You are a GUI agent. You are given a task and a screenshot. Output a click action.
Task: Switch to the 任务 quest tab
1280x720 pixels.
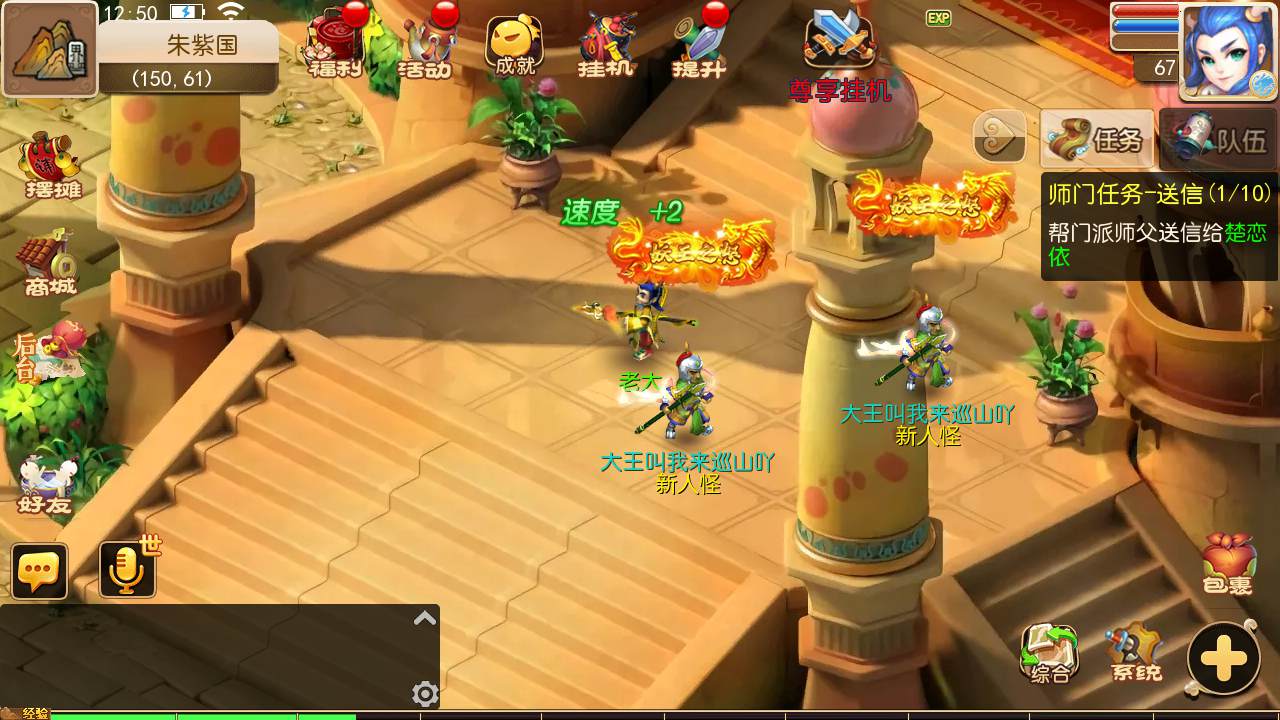pos(1097,139)
